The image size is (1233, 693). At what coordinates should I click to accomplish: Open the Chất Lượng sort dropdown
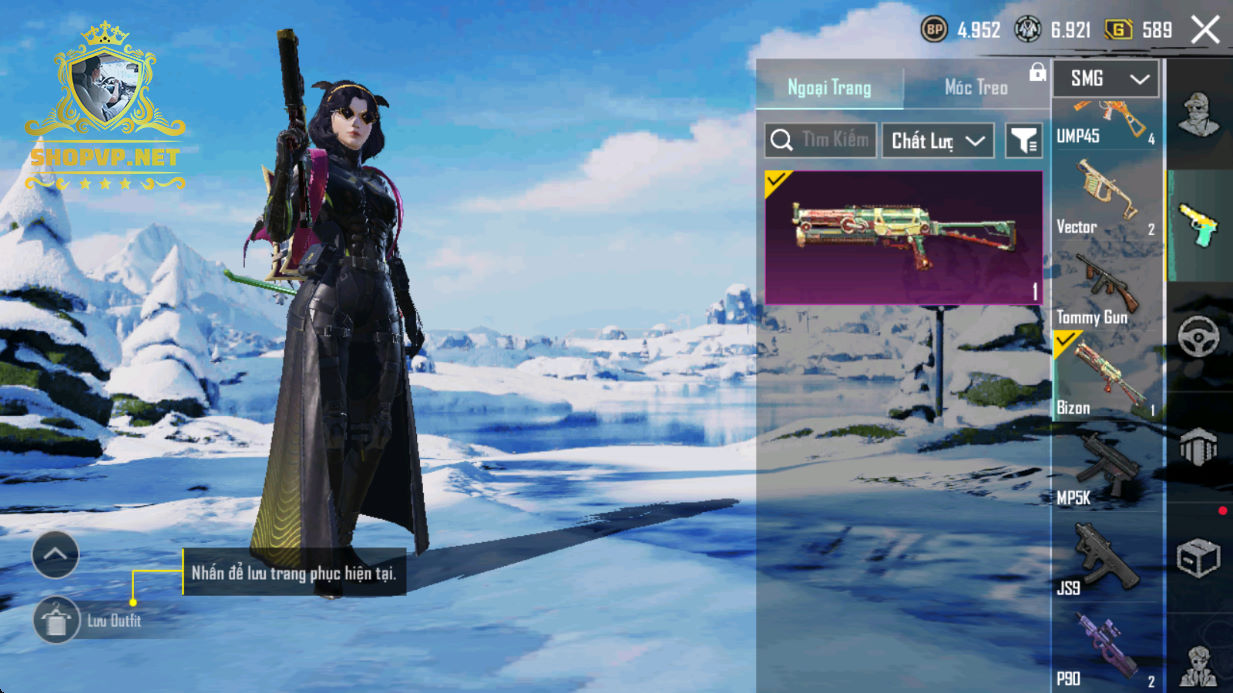click(937, 141)
